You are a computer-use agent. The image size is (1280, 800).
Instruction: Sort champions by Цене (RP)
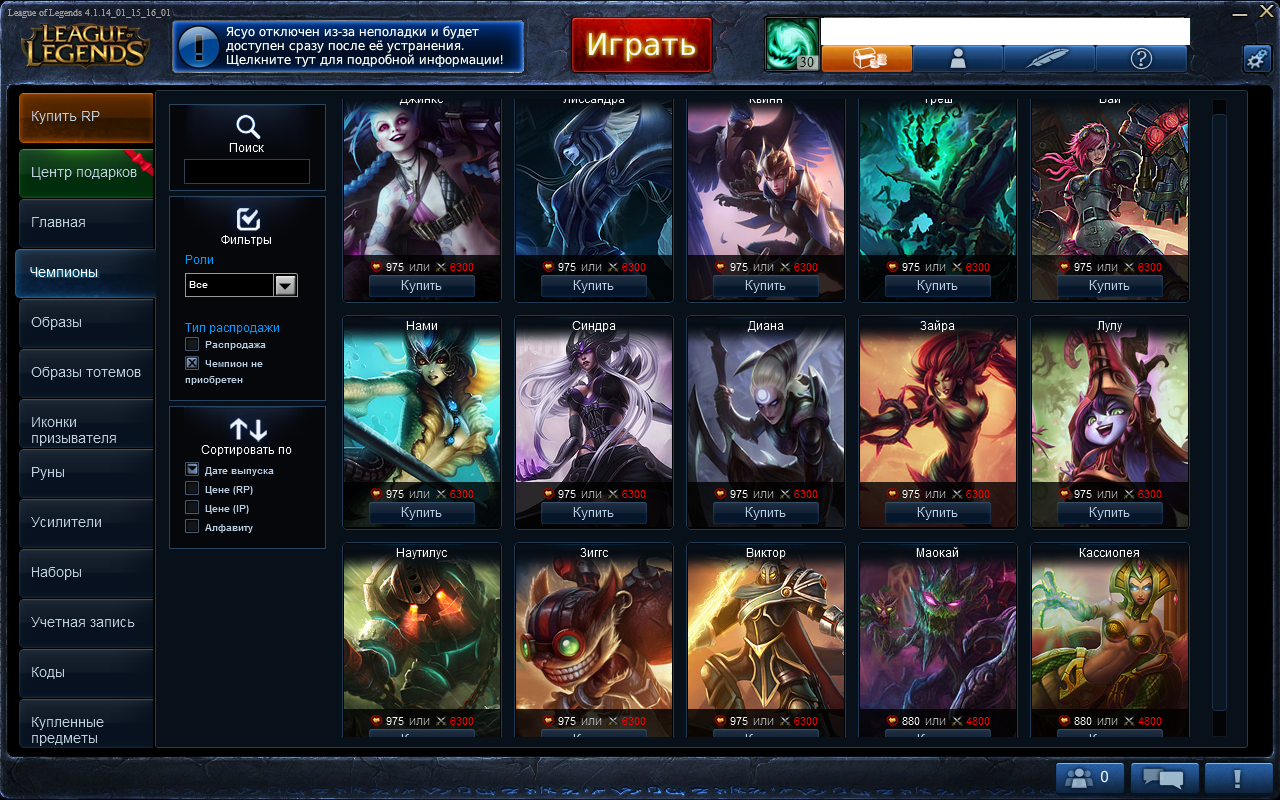(x=192, y=489)
